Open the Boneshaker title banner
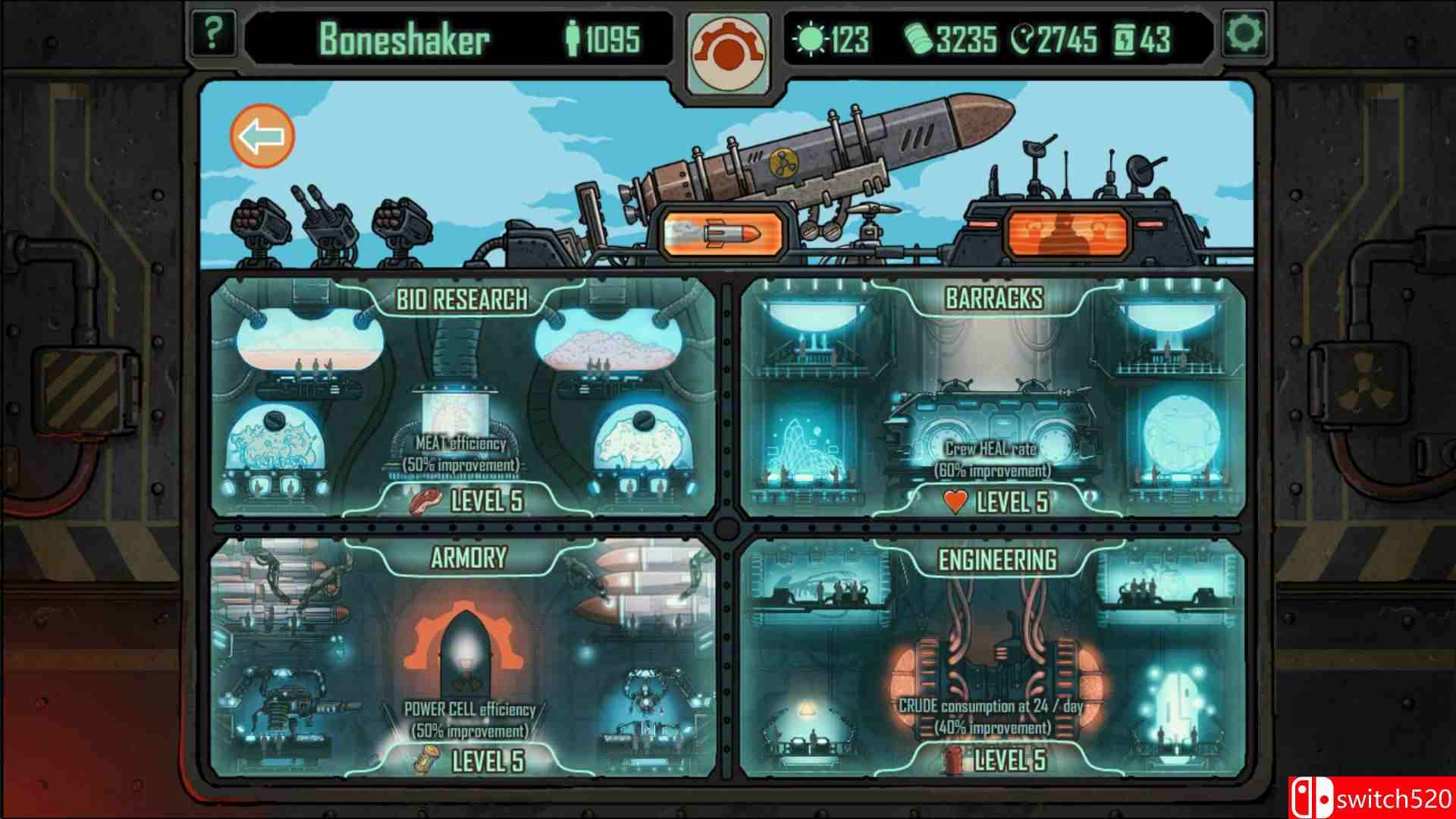Screen dimensions: 1456x819 click(409, 37)
